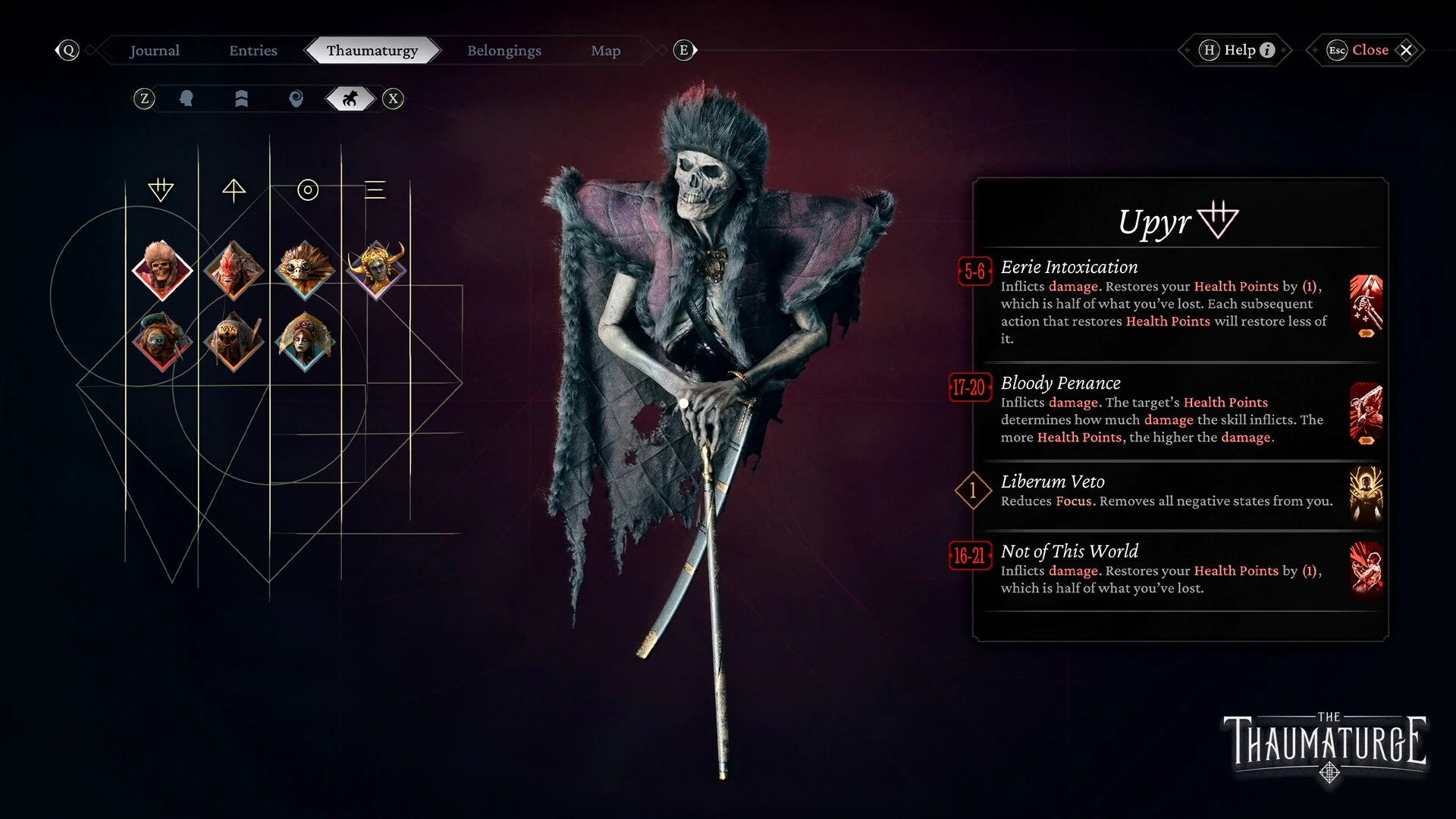1456x819 pixels.
Task: Show the spiral-head sub-tab
Action: (296, 99)
